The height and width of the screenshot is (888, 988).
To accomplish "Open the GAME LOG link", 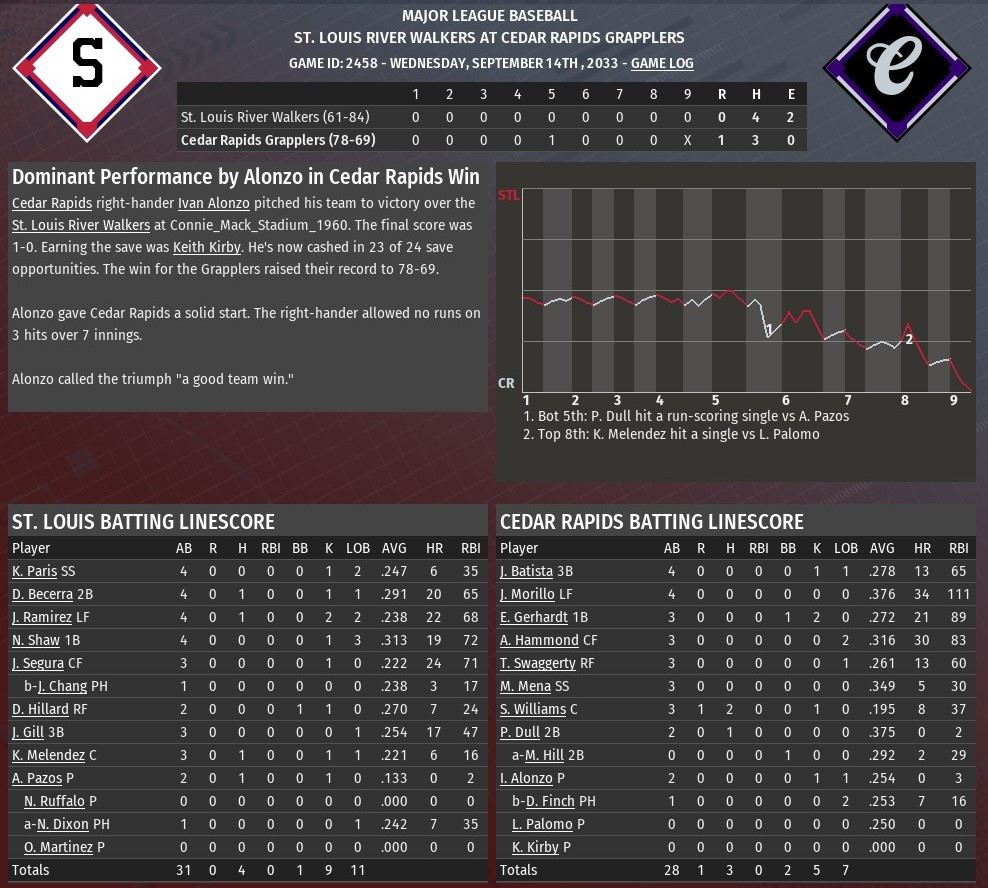I will (662, 63).
